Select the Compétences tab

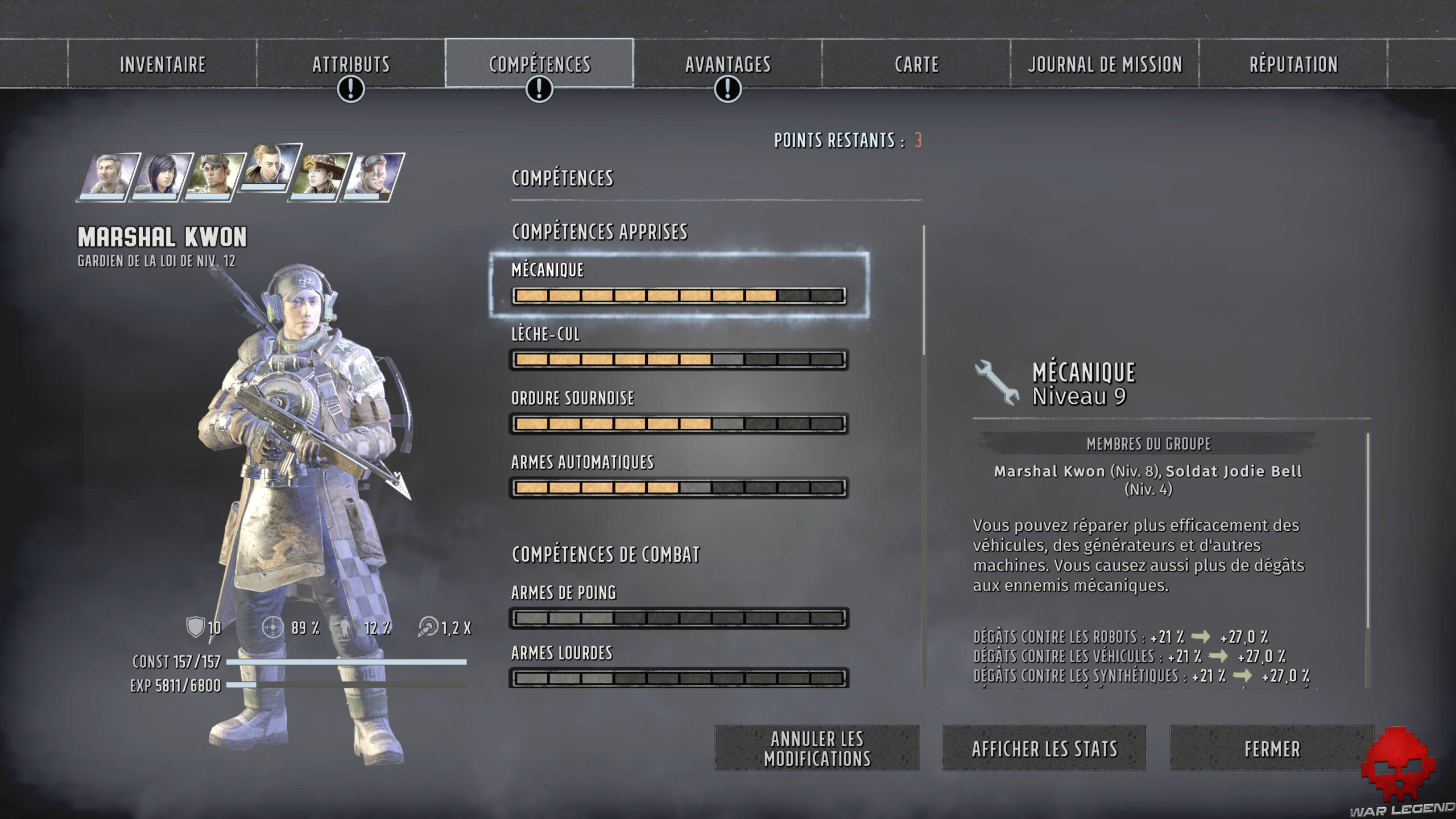click(x=539, y=64)
